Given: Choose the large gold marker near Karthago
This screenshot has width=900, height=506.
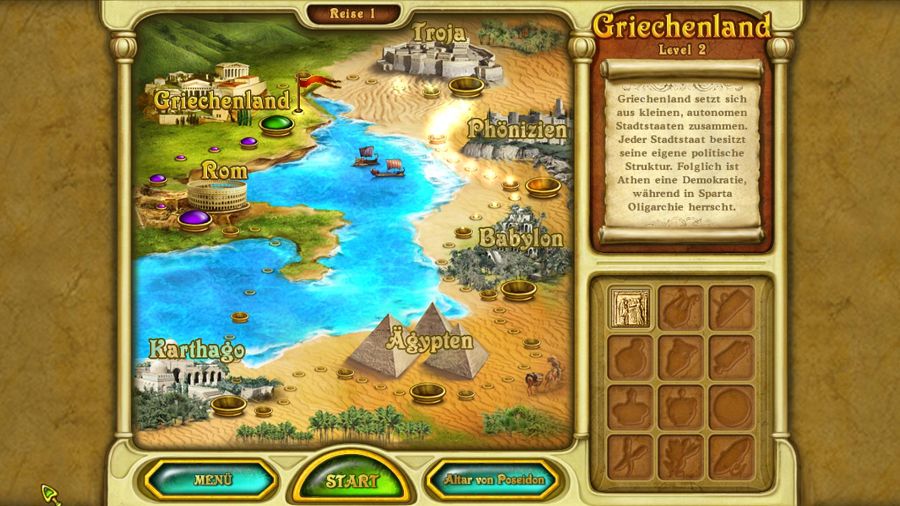Looking at the screenshot, I should tap(228, 404).
